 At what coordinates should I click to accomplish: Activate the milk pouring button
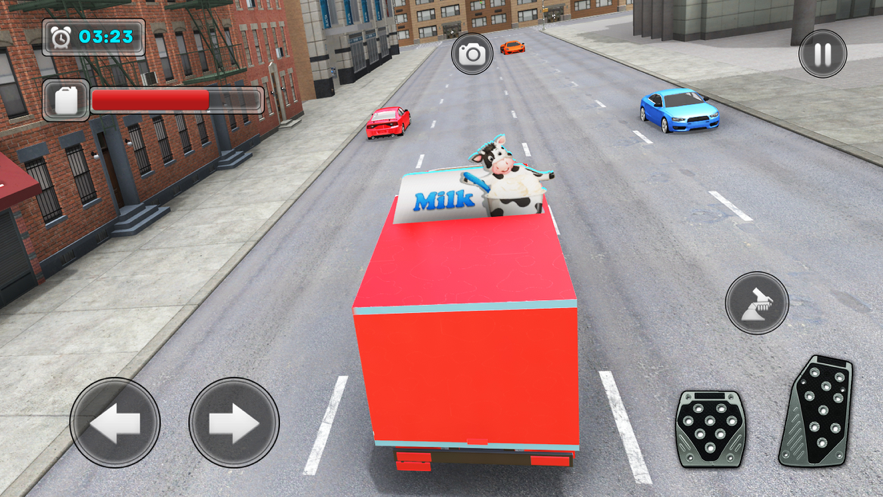[x=757, y=302]
